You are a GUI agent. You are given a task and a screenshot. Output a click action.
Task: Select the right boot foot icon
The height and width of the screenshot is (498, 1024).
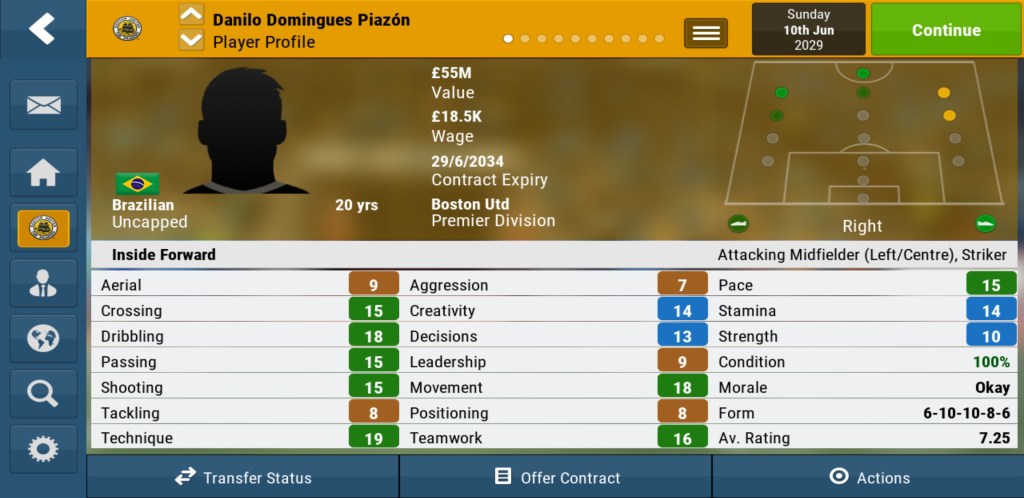[x=986, y=224]
